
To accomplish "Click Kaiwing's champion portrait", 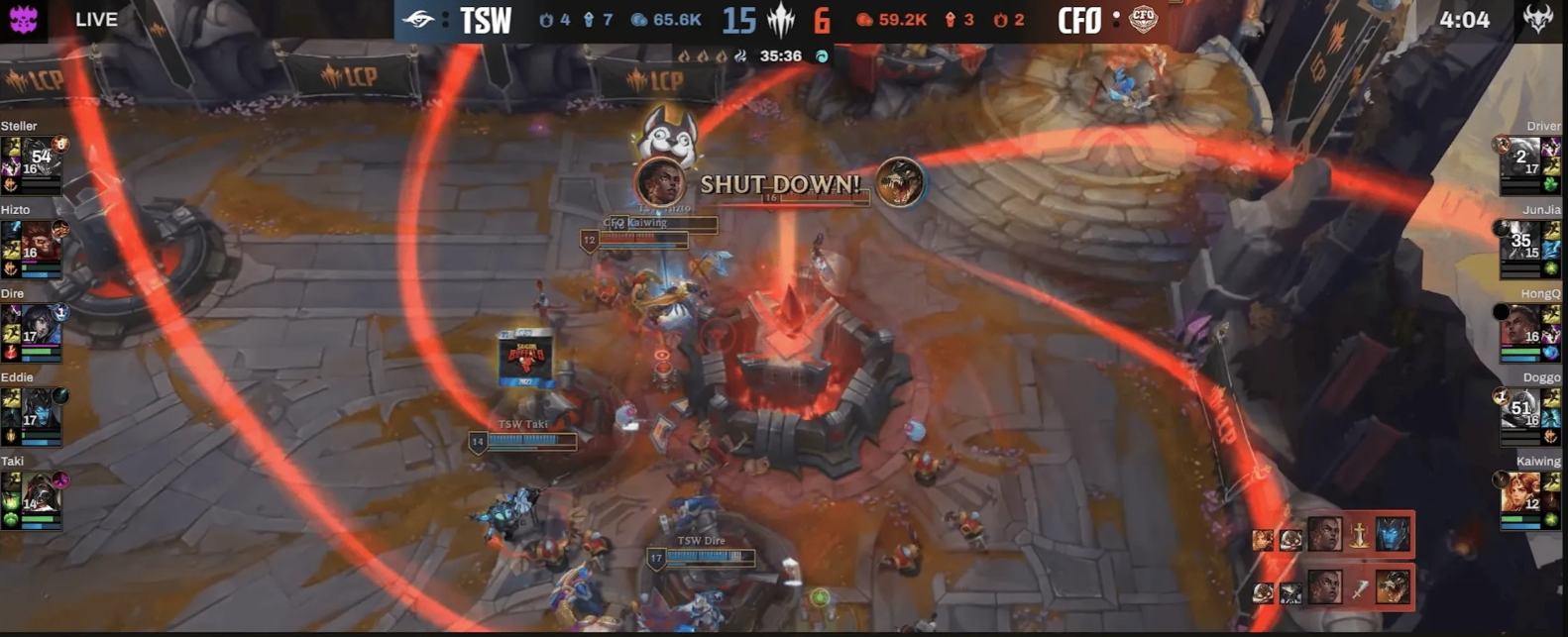I will (1521, 493).
